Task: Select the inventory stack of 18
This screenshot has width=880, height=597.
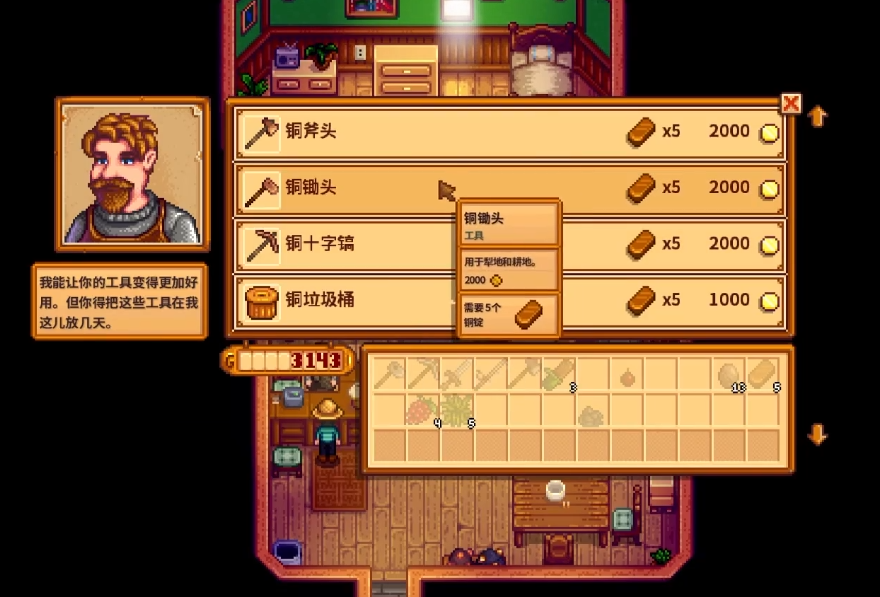Action: click(x=729, y=374)
